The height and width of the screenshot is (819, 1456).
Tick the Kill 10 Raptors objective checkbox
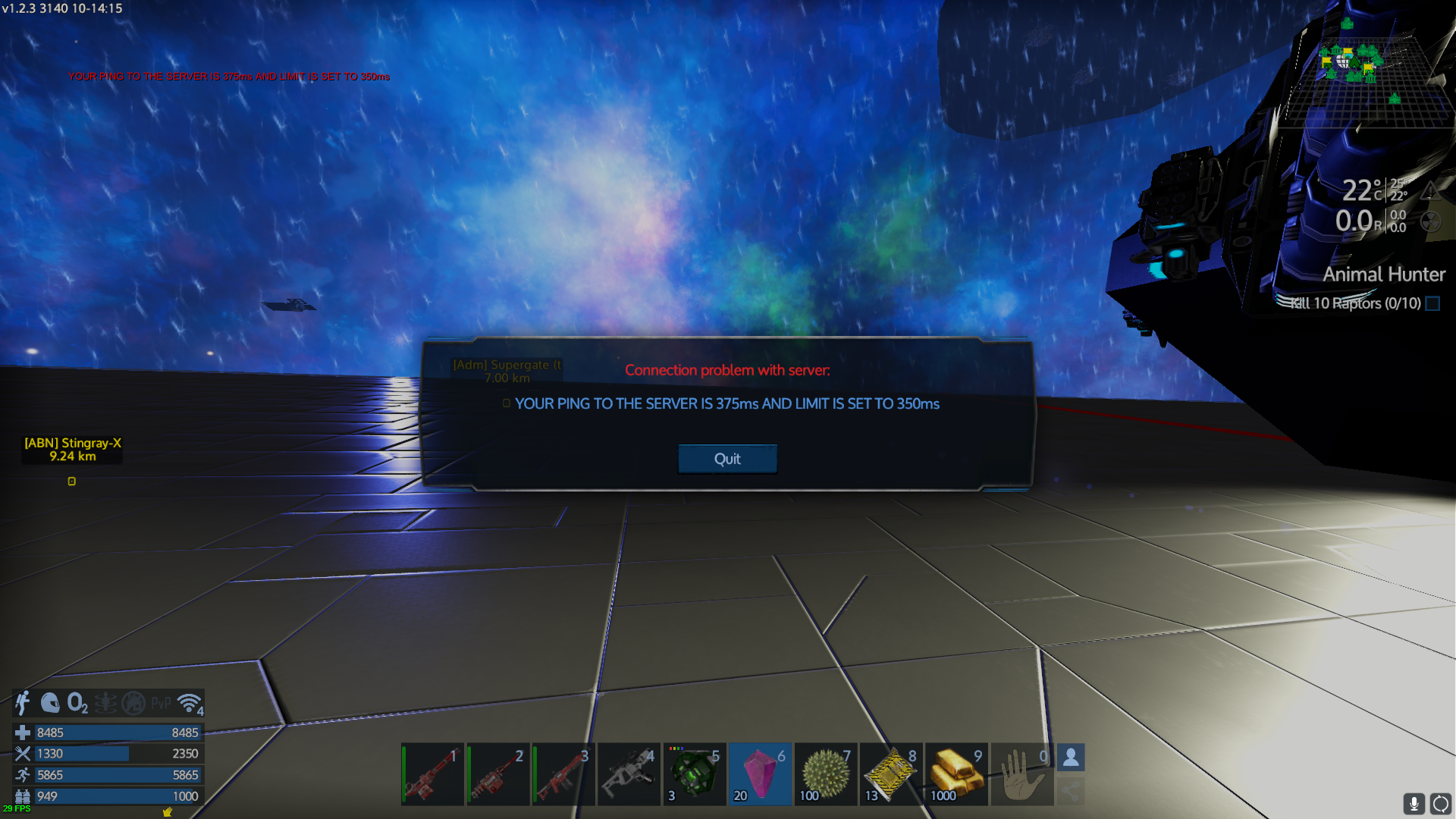pyautogui.click(x=1432, y=303)
